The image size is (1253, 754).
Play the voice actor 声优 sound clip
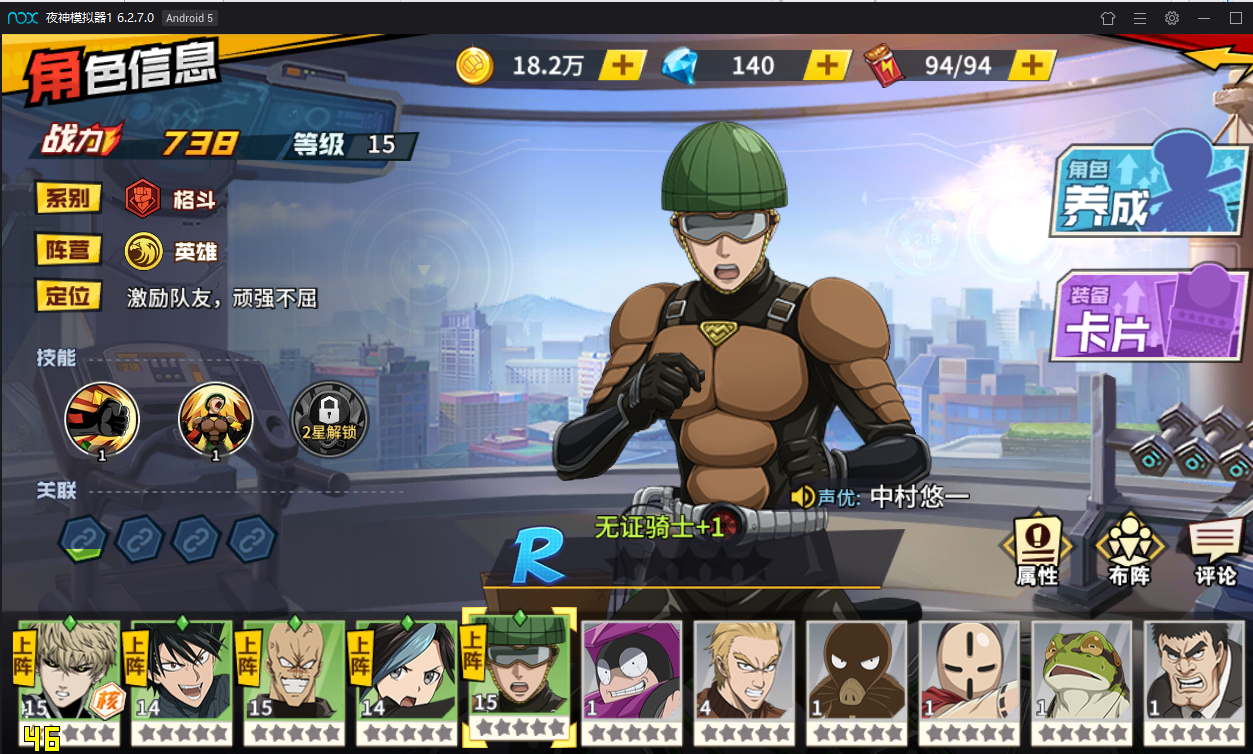coord(802,497)
